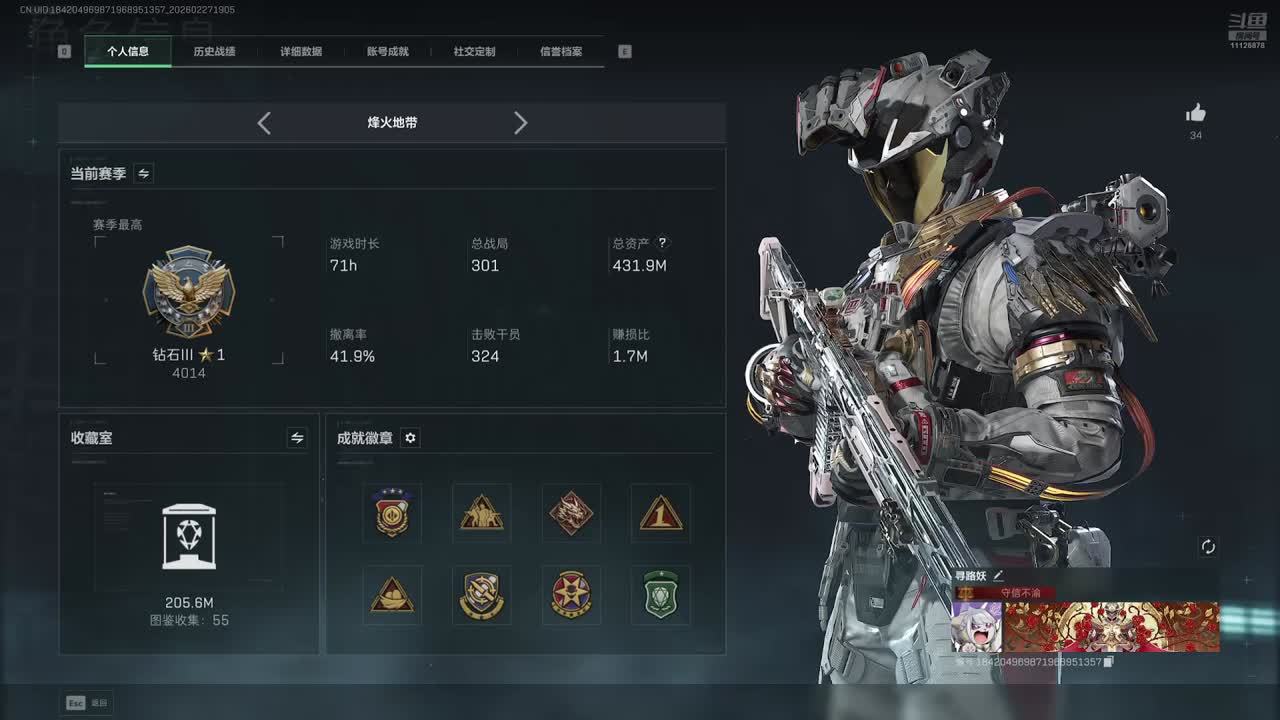Give a thumbs-up like to profile
This screenshot has width=1280, height=720.
coord(1196,114)
